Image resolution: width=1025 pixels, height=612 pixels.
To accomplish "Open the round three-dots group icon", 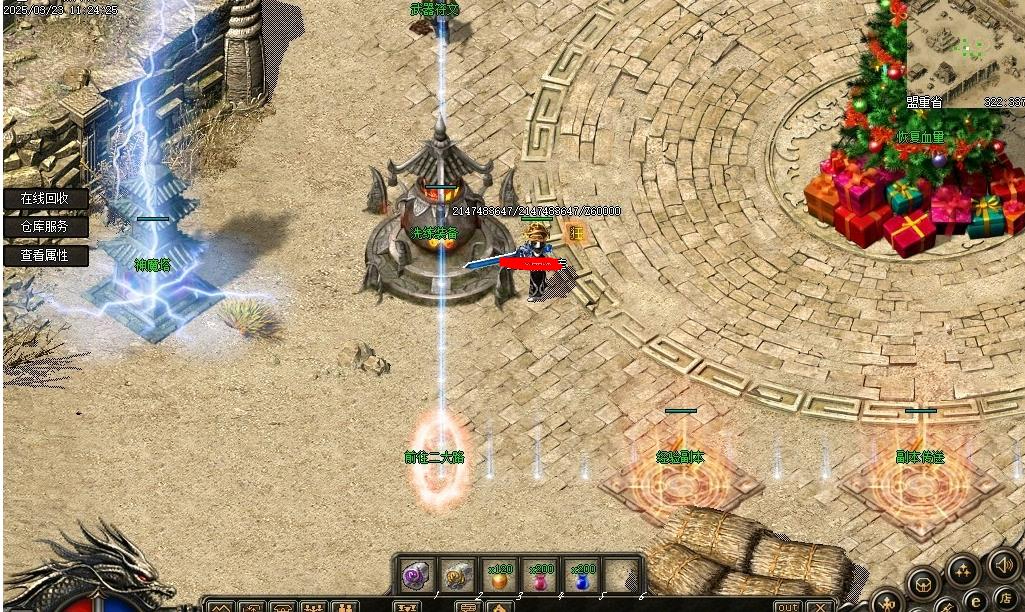I will pyautogui.click(x=964, y=571).
